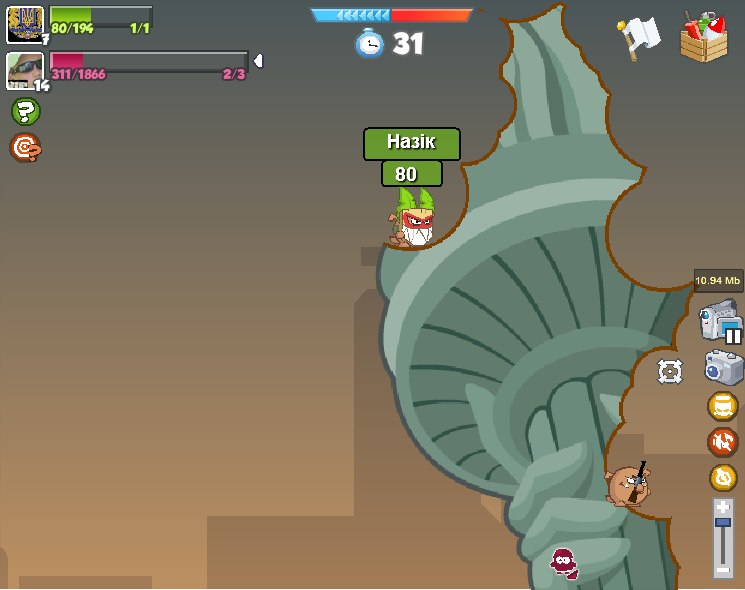Click the center-view crosshair button
The width and height of the screenshot is (745, 590).
[670, 372]
